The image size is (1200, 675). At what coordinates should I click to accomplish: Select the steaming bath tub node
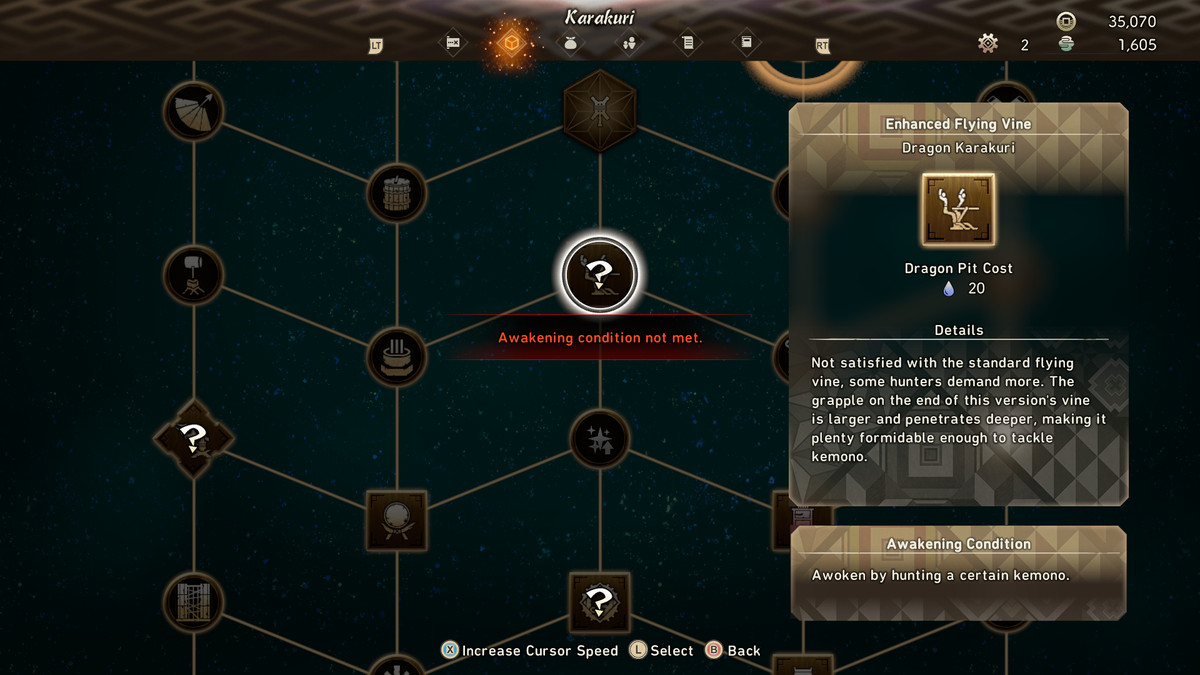point(397,356)
